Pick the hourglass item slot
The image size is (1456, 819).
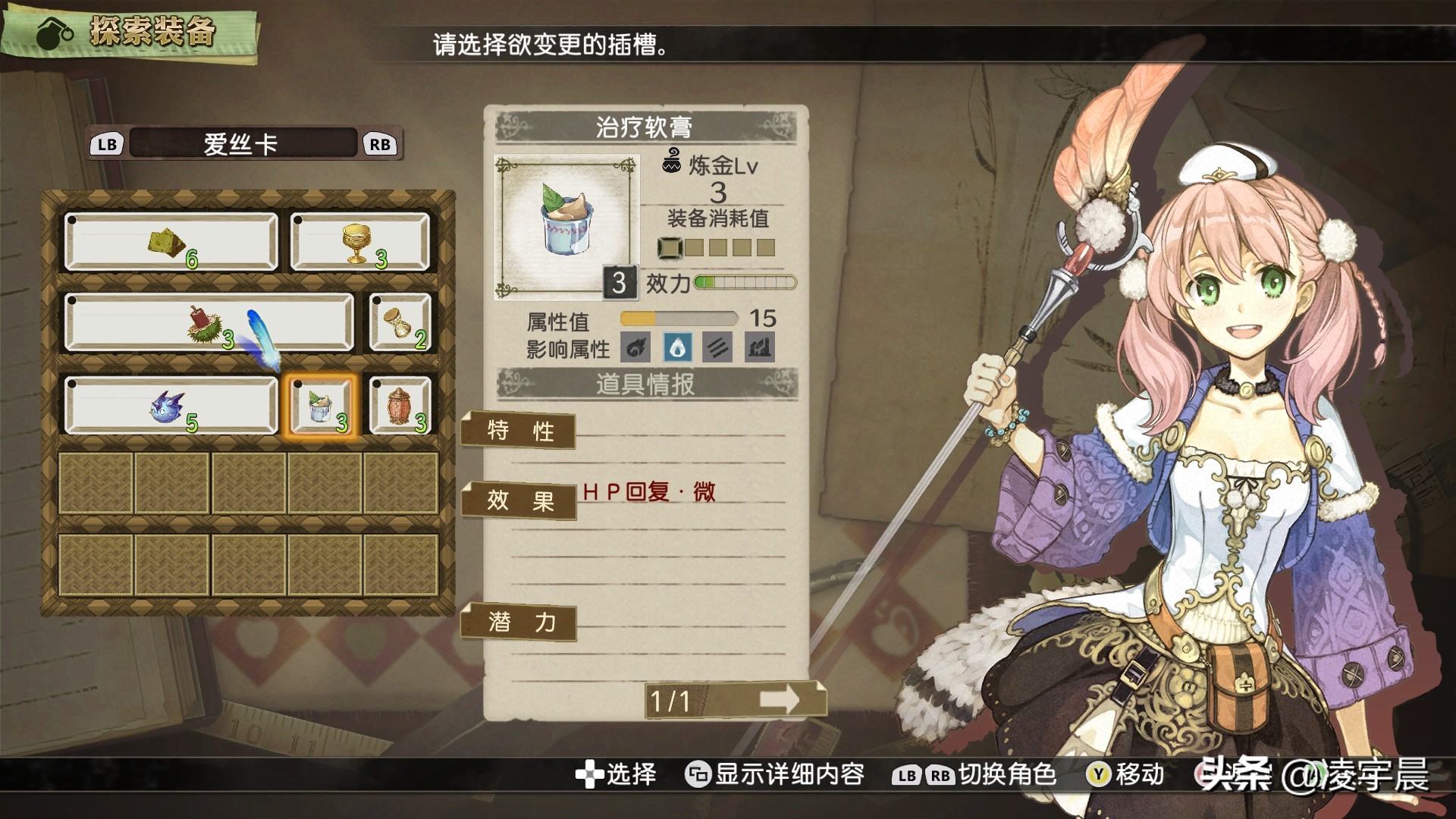point(400,323)
